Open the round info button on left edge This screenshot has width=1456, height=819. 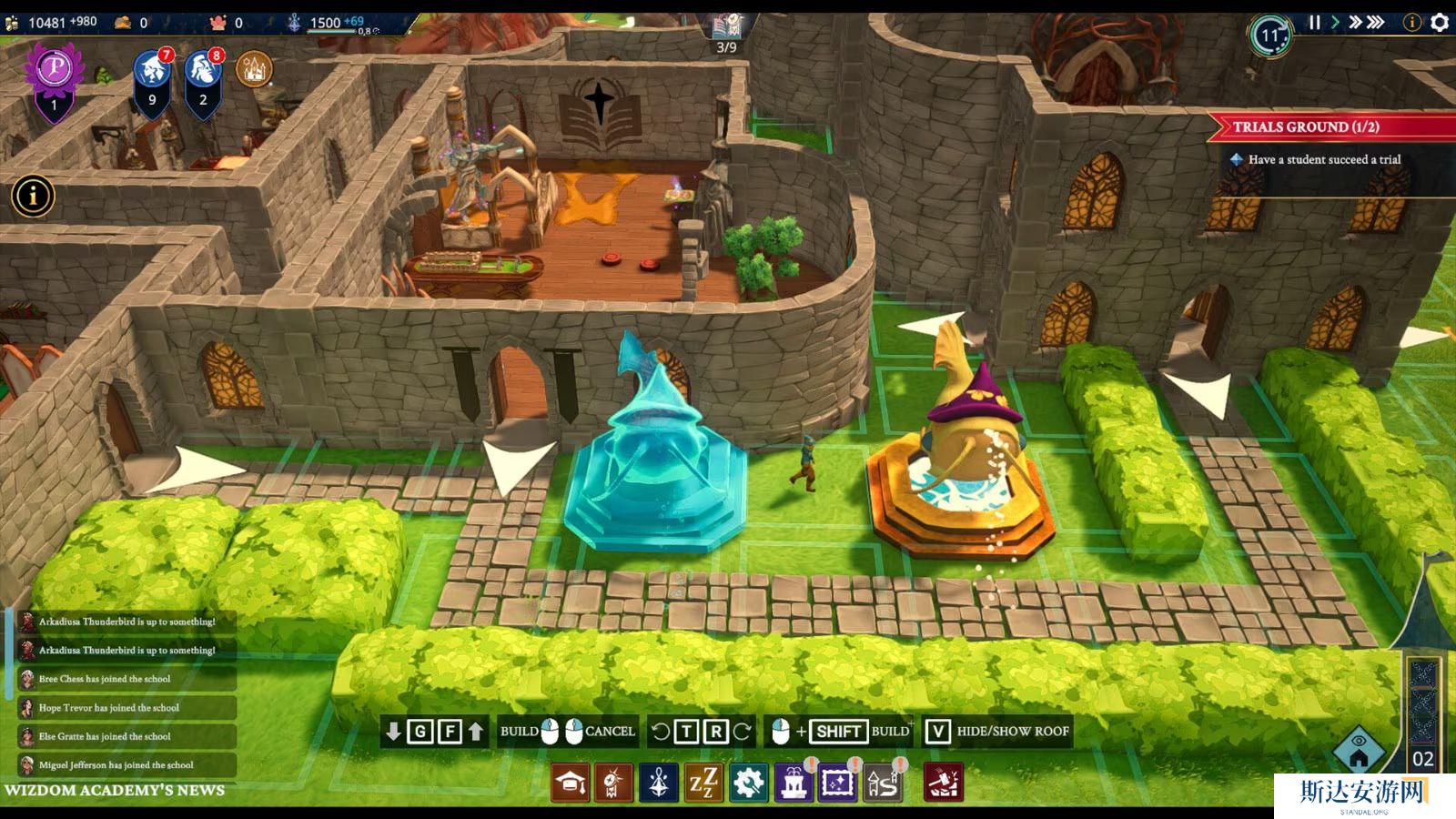pyautogui.click(x=33, y=196)
